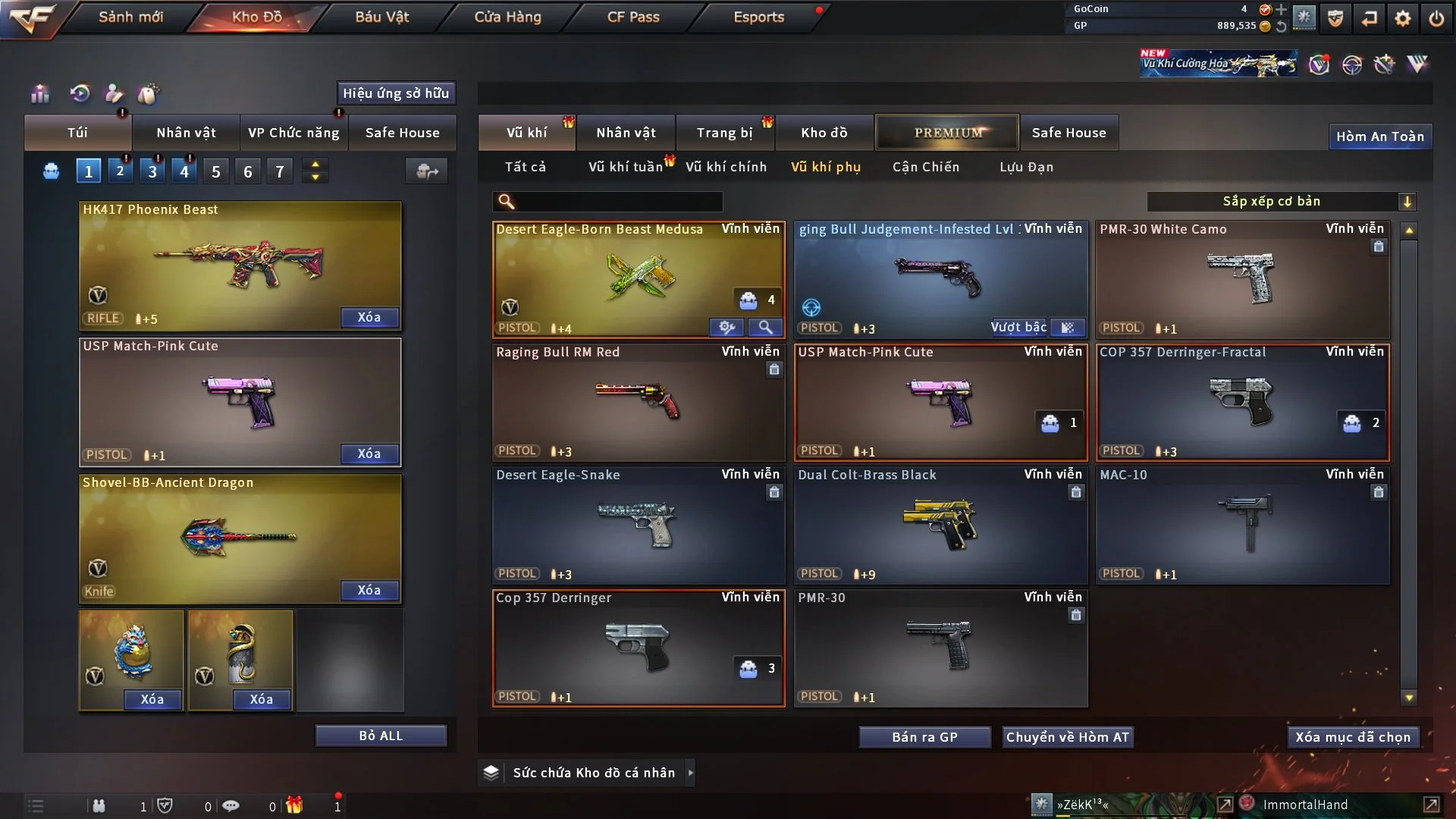Click Bỏ ALL to unequip everything
Viewport: 1456px width, 819px height.
pyautogui.click(x=381, y=736)
